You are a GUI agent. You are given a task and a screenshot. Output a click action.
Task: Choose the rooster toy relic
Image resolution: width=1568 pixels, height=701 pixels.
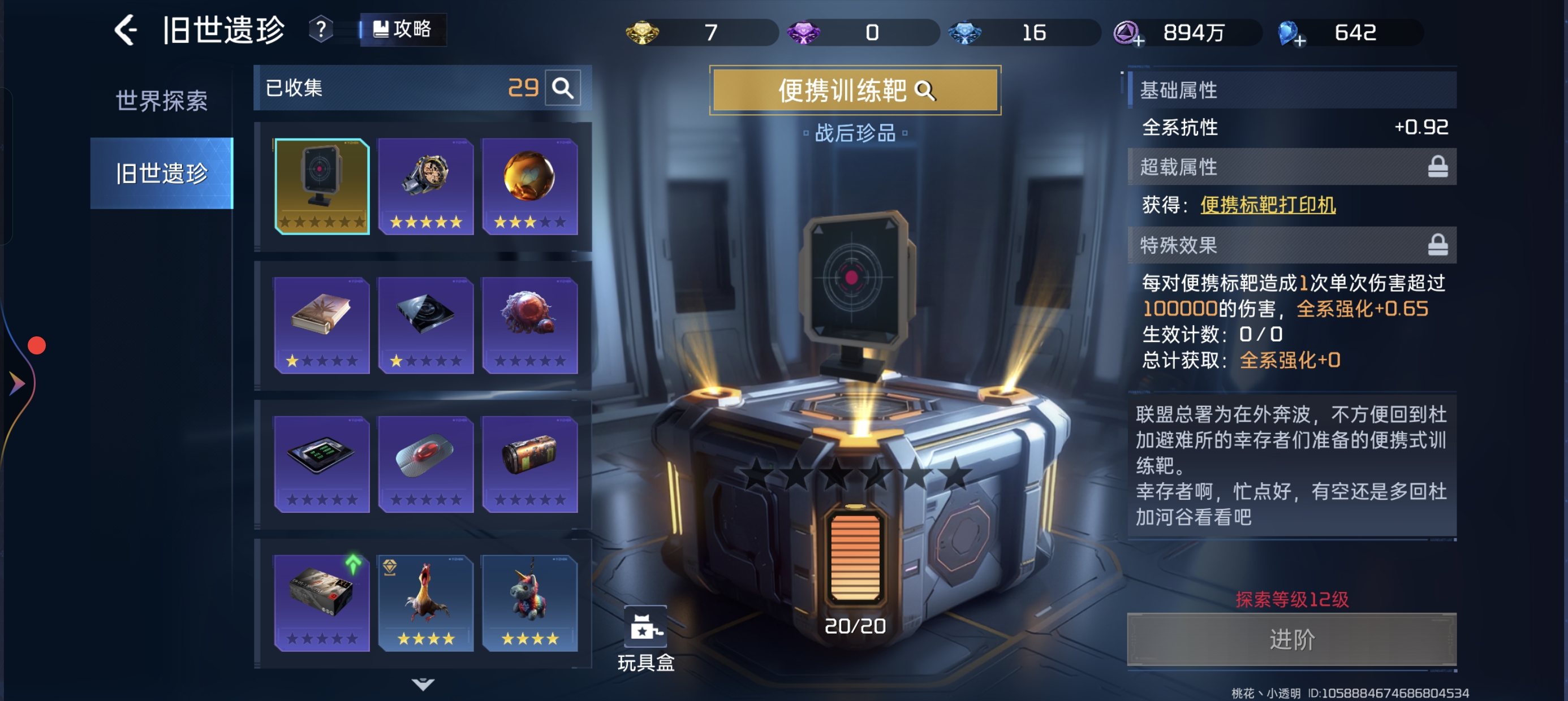[425, 602]
